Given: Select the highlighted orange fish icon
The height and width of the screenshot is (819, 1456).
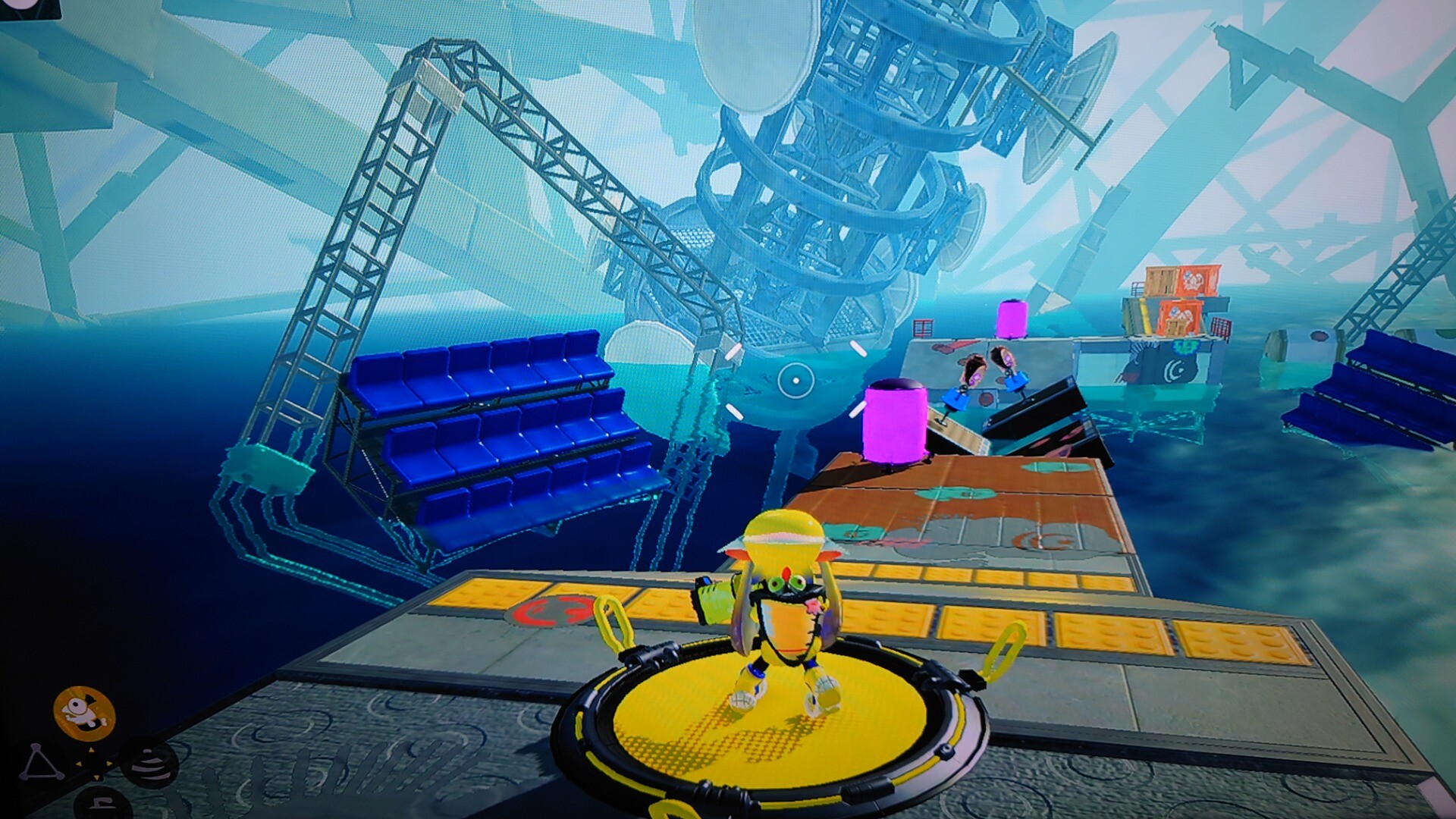Looking at the screenshot, I should 83,713.
